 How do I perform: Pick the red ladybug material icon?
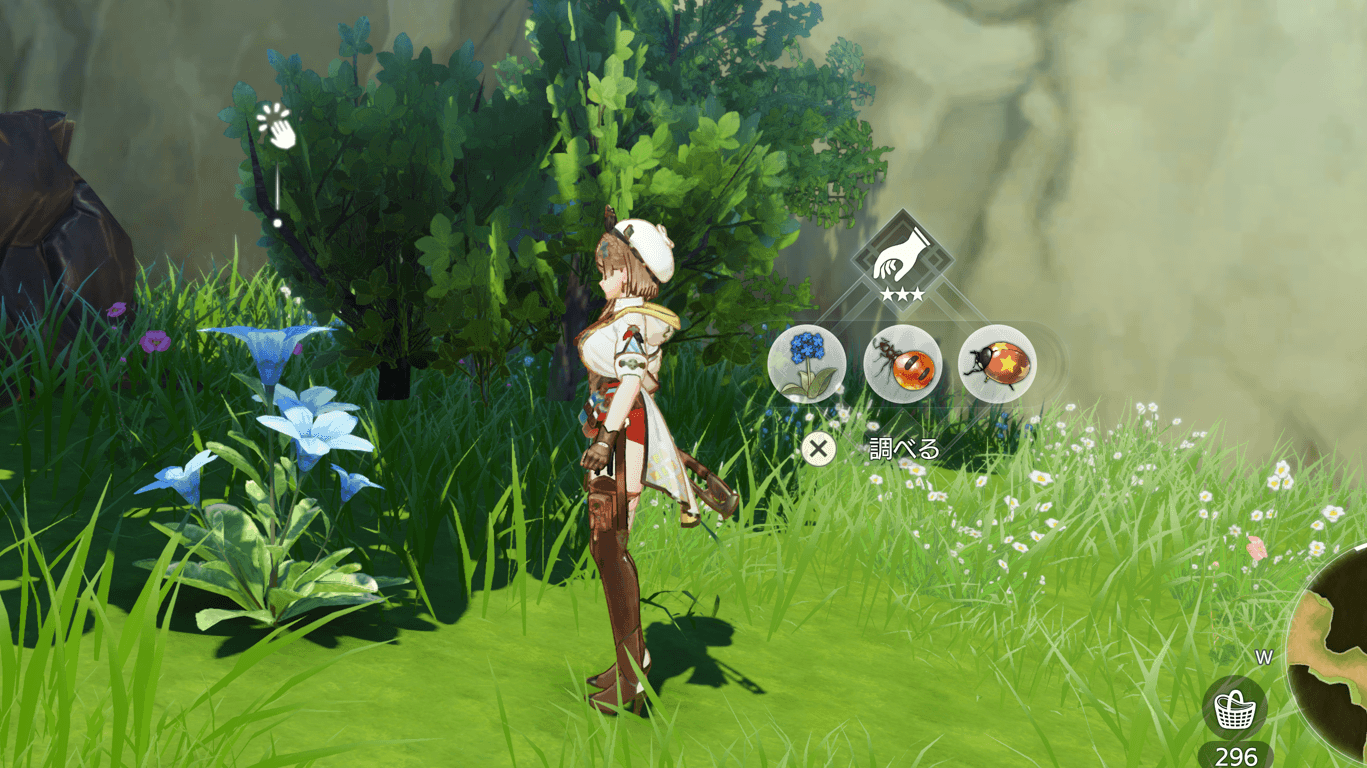[997, 364]
